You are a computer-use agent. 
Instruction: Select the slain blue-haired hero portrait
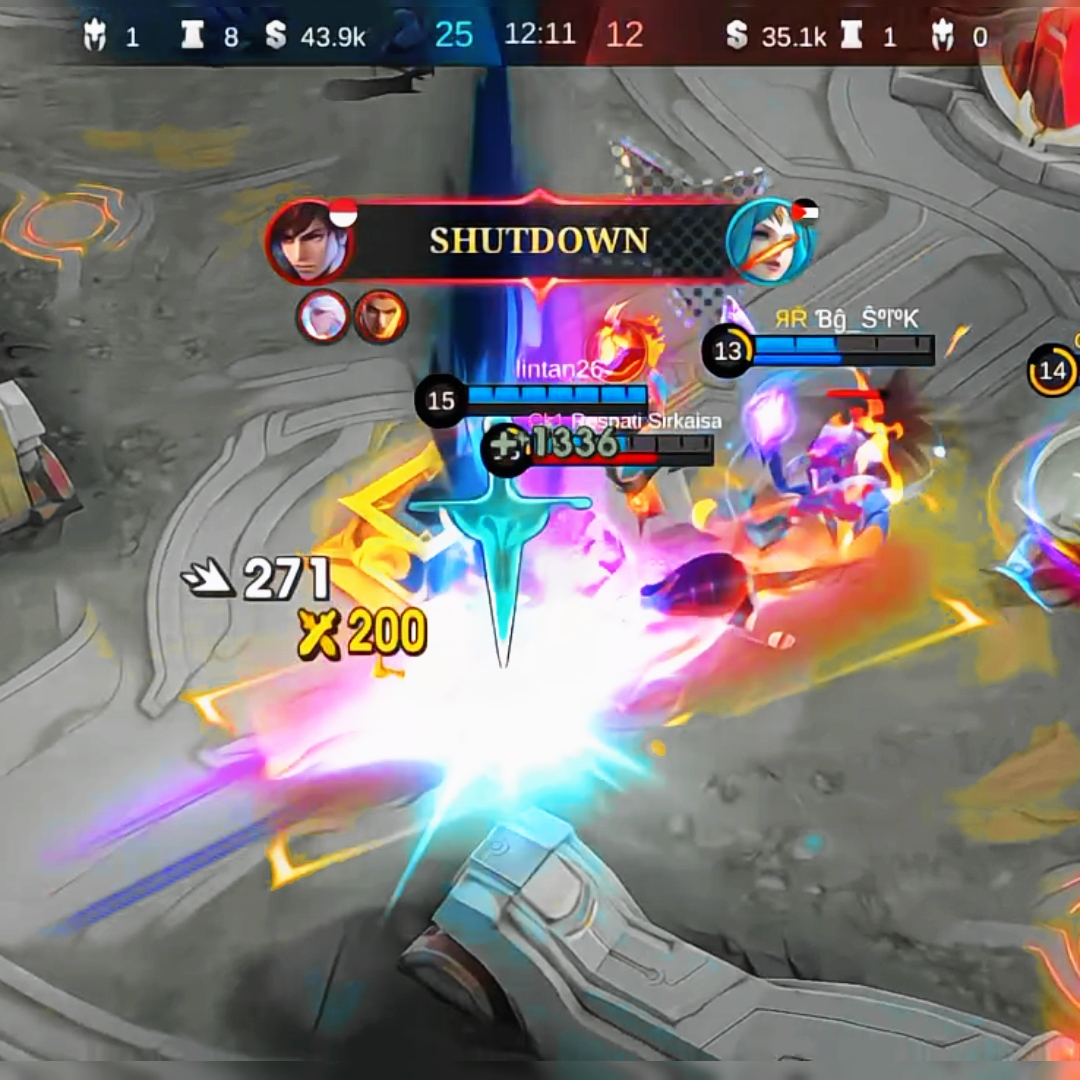point(768,242)
